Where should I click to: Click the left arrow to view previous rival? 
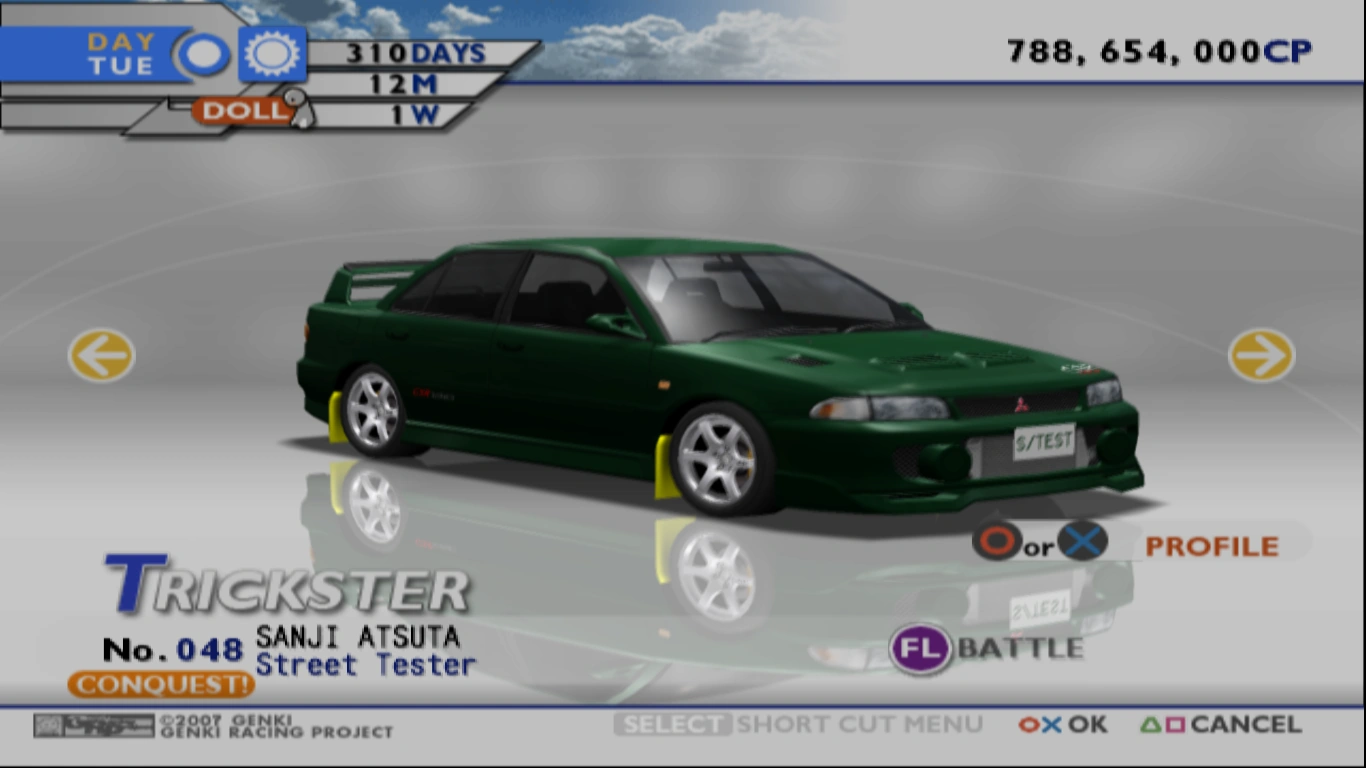pos(99,356)
